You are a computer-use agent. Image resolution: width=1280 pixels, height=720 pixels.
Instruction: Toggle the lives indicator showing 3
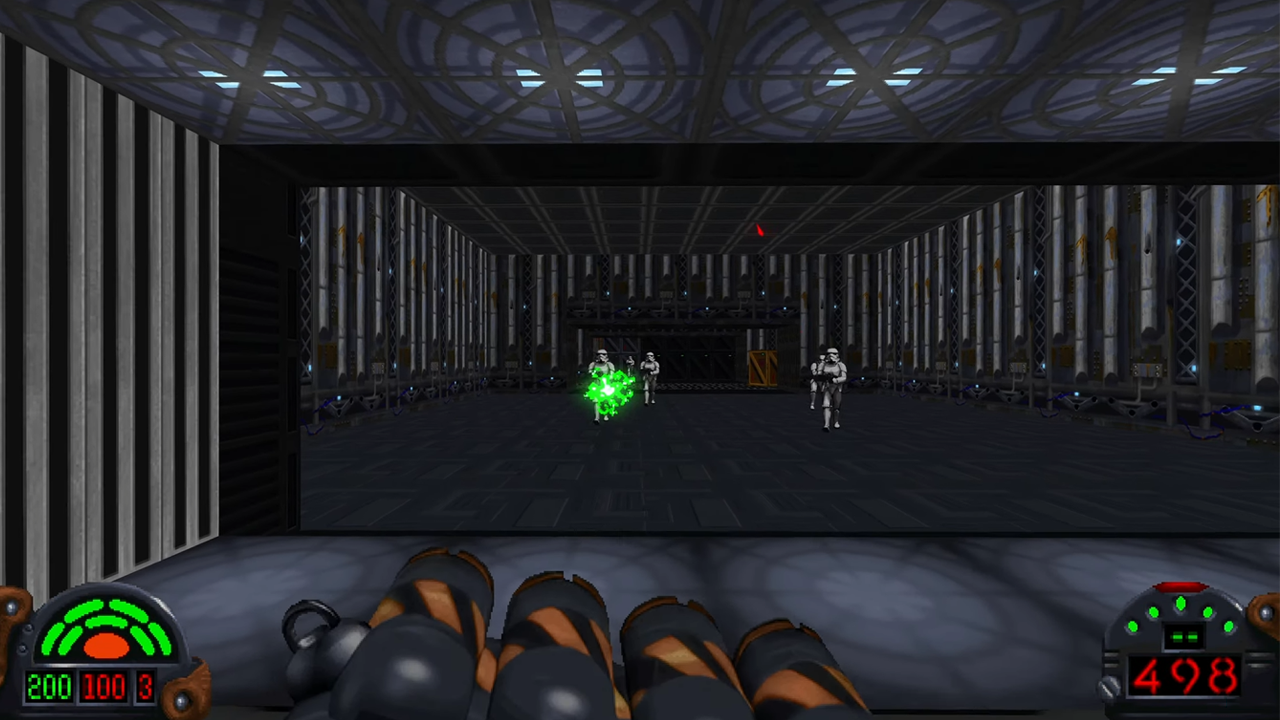coord(146,686)
